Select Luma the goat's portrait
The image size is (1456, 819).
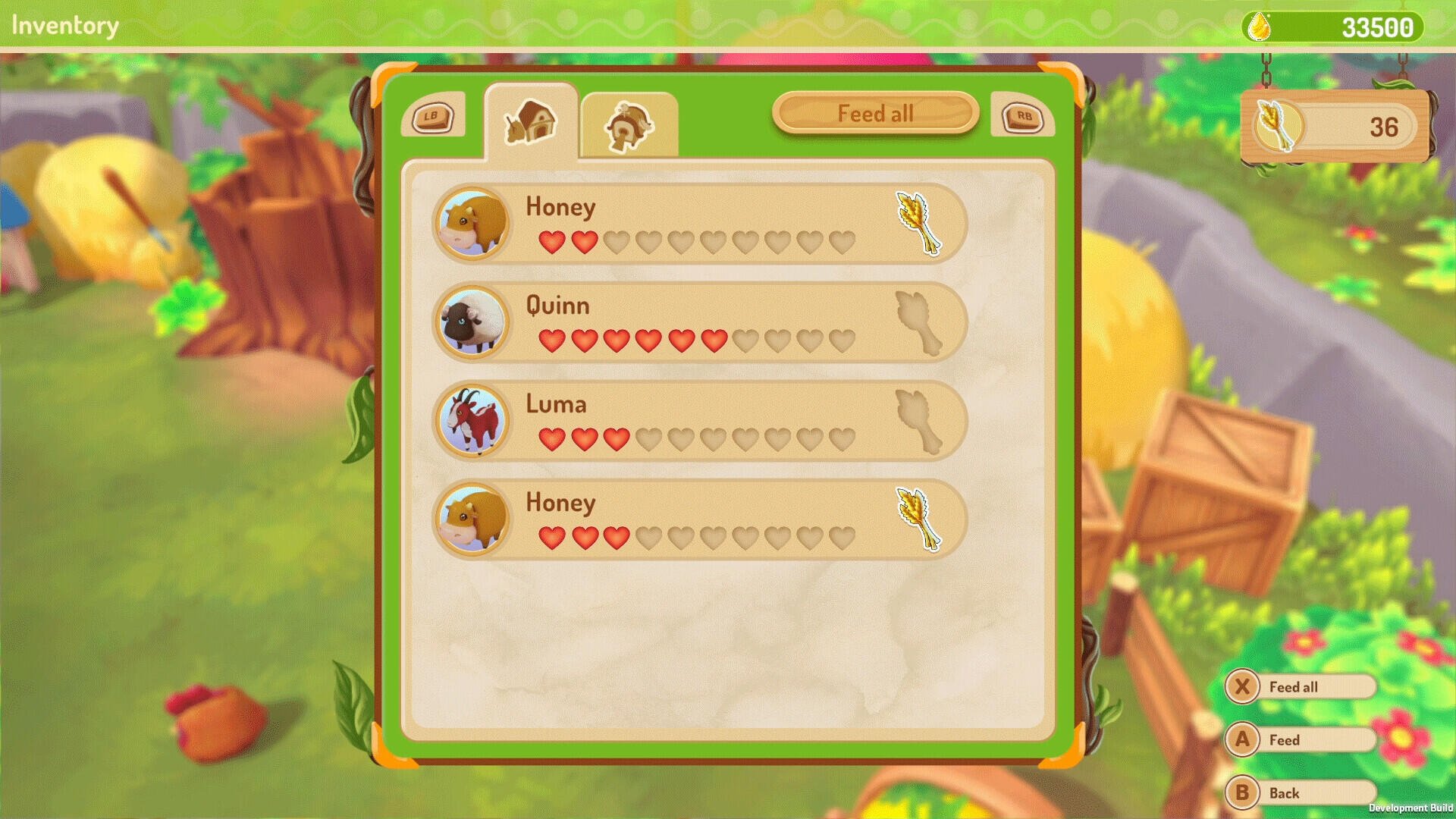point(470,420)
